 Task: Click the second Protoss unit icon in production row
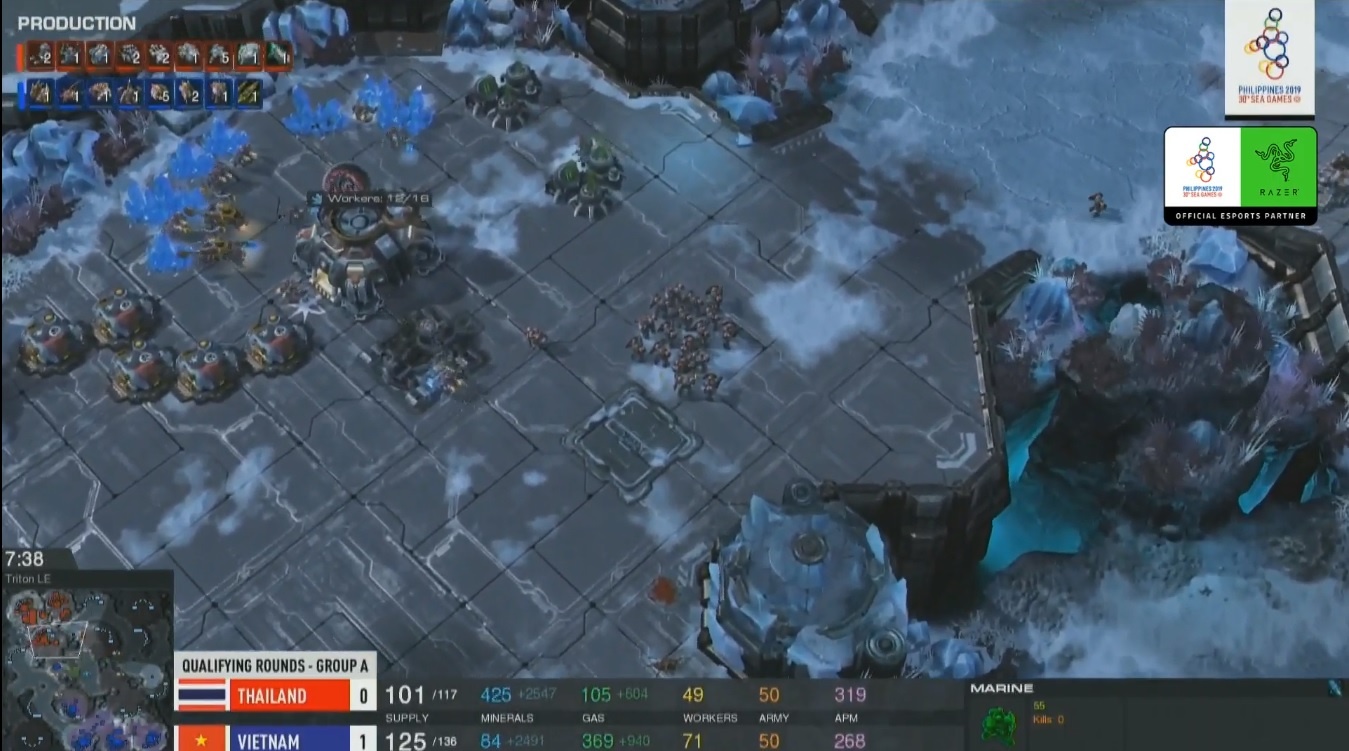[x=68, y=92]
